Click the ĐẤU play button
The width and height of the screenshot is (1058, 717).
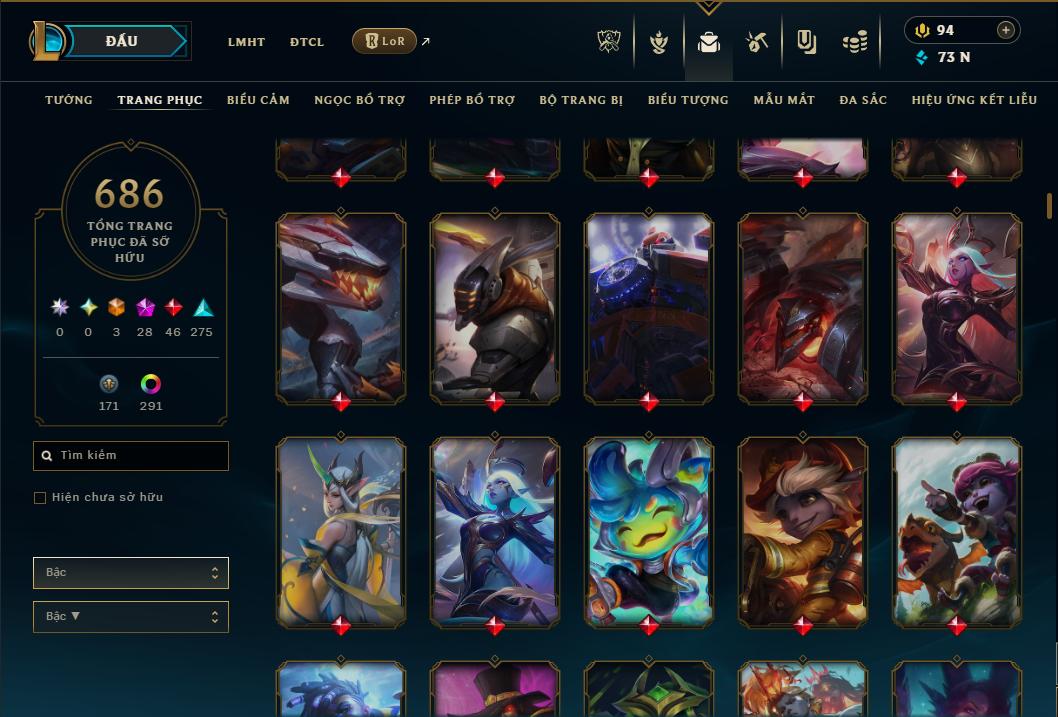coord(122,41)
